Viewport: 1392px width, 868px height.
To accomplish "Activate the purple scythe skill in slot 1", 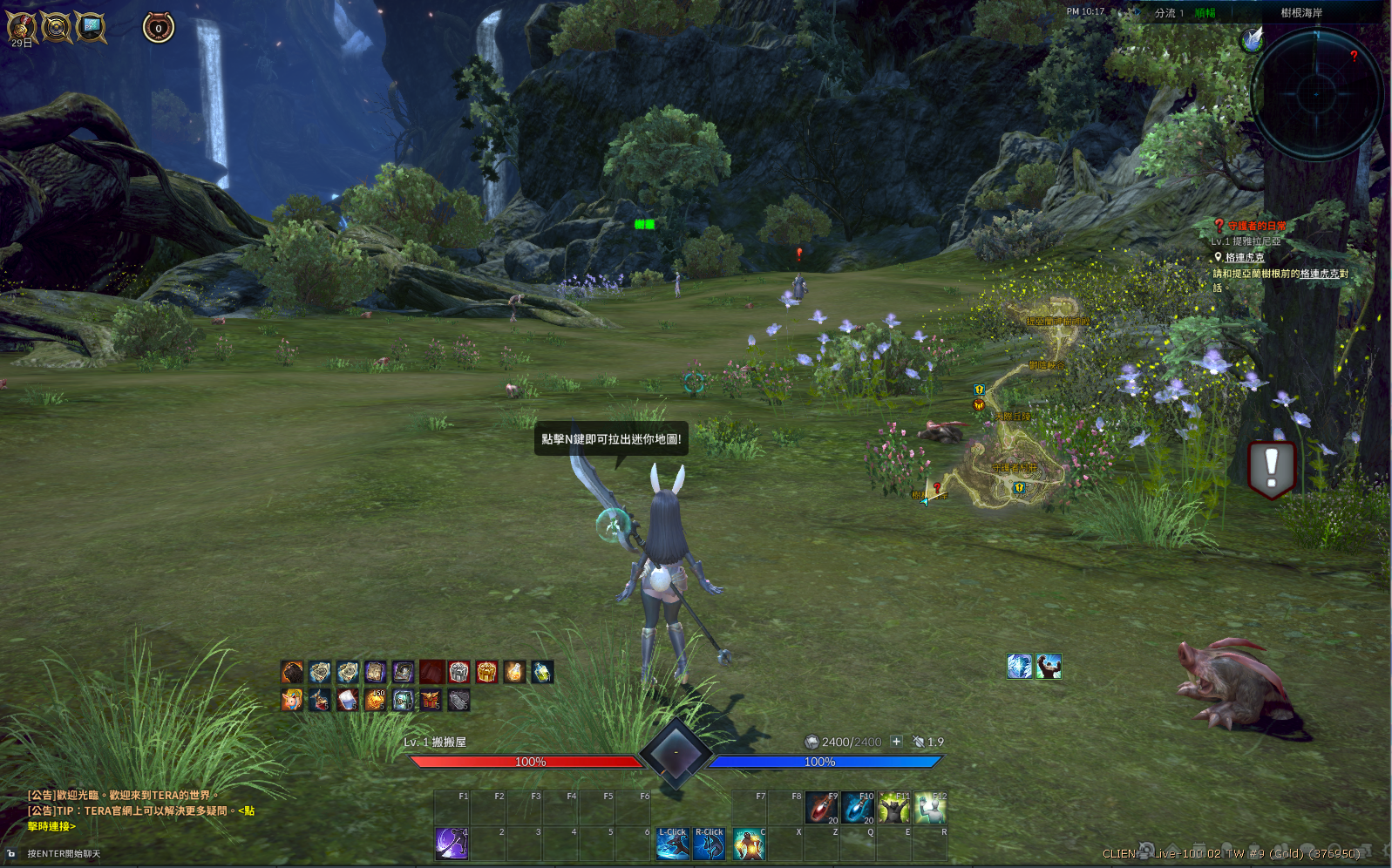I will point(452,844).
